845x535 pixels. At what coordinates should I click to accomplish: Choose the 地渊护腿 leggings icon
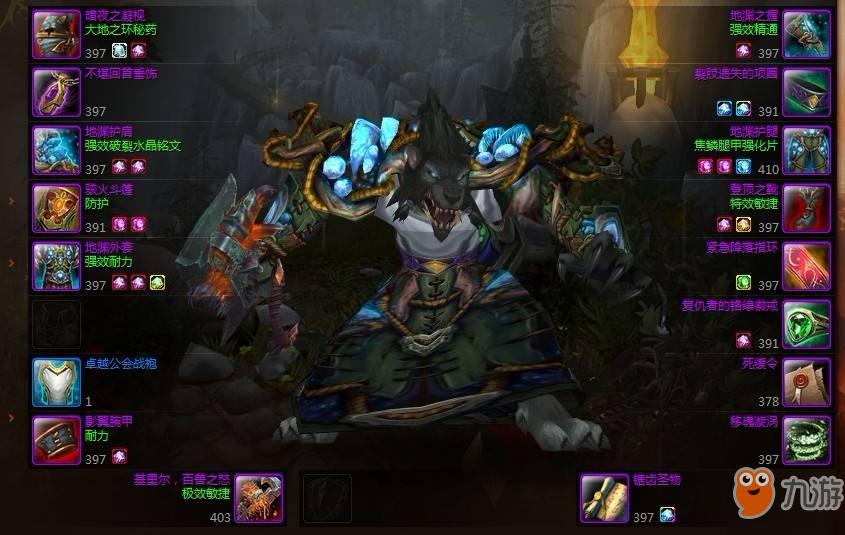pyautogui.click(x=806, y=151)
